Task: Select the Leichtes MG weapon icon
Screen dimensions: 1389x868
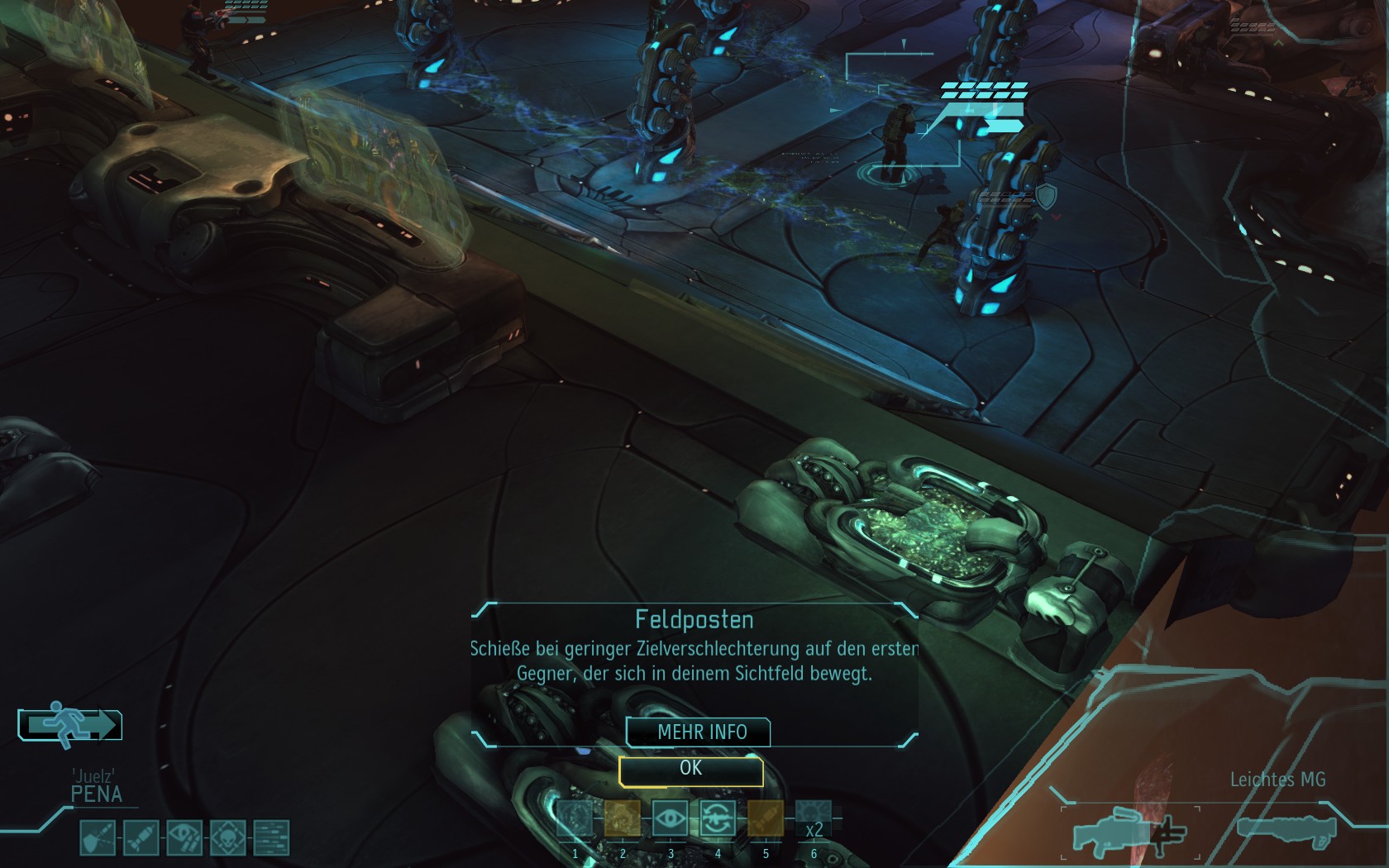Action: point(1129,830)
